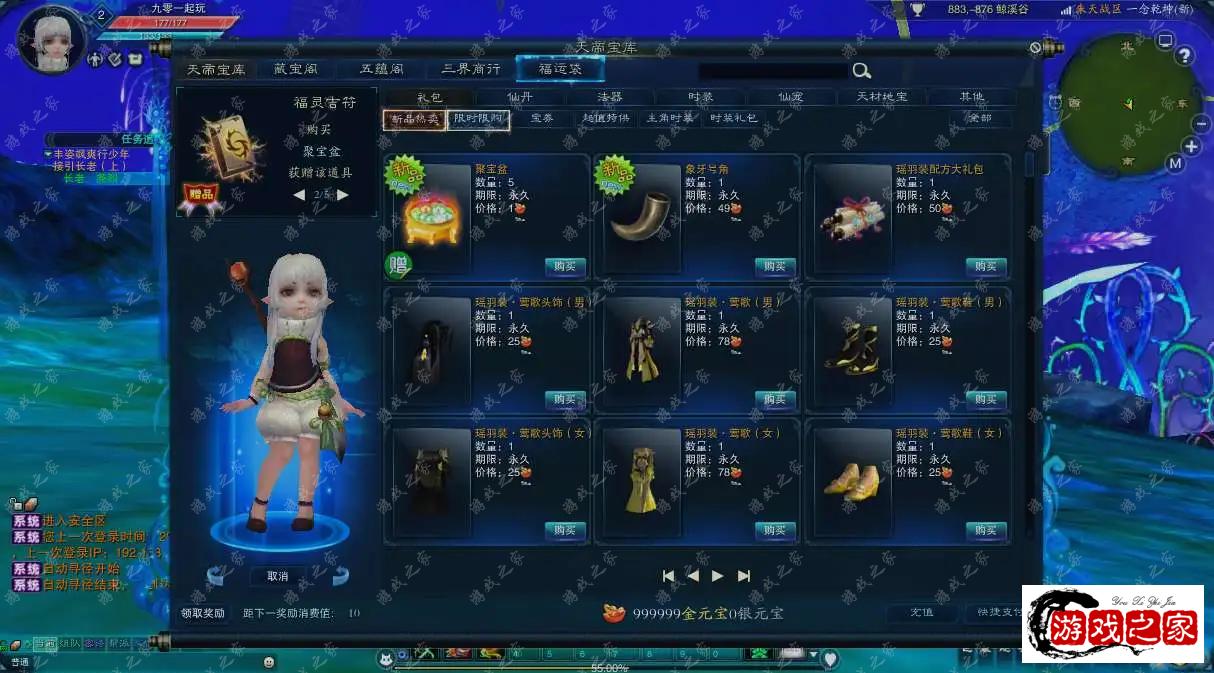Click the shop search magnifier icon
The width and height of the screenshot is (1214, 673).
click(x=861, y=71)
